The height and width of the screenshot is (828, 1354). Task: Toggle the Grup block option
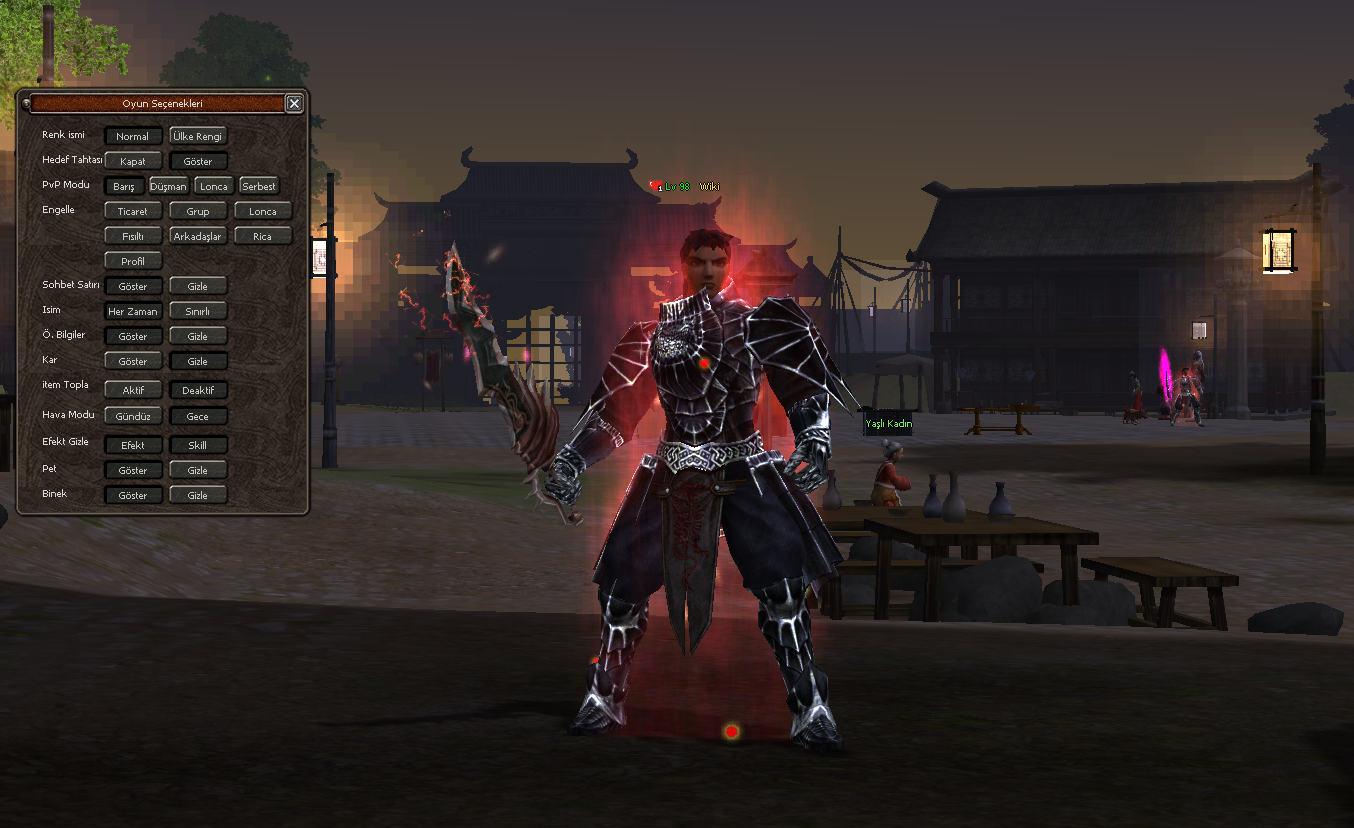point(198,211)
